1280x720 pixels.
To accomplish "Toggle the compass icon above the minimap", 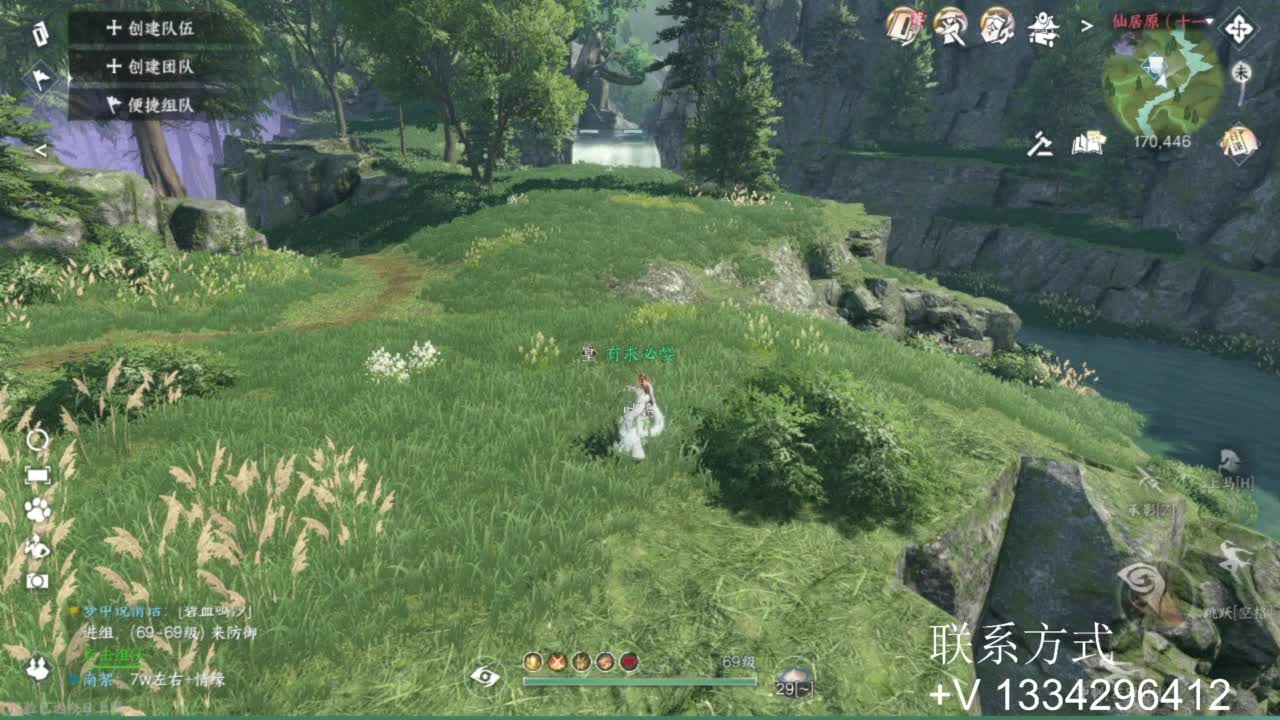I will 1239,28.
